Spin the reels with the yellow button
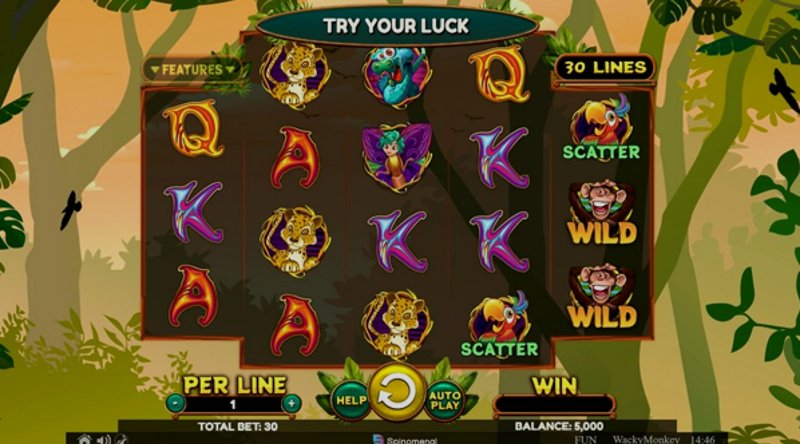 pos(396,393)
